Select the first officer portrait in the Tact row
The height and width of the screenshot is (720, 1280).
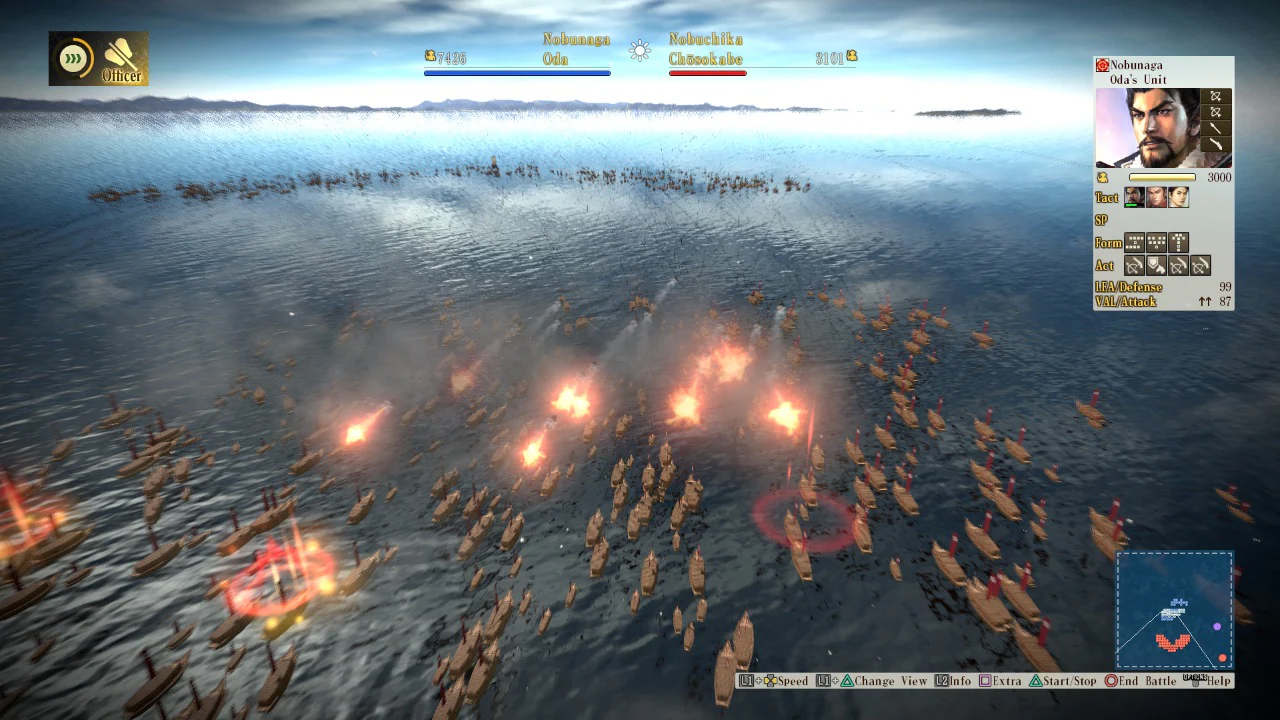(x=1133, y=196)
